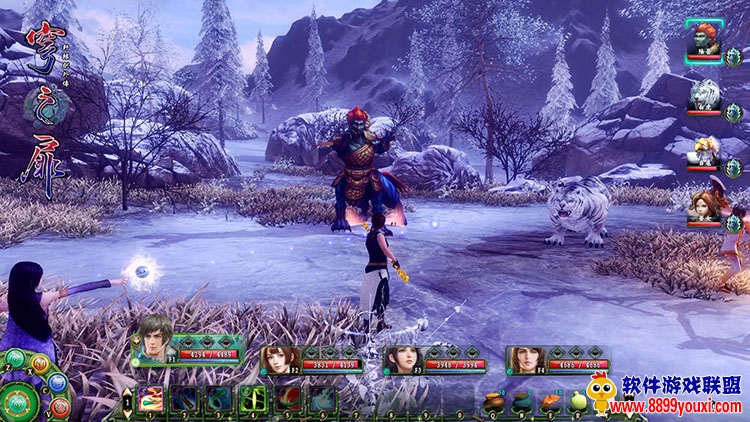
Task: Activate the red-green skill in slot 5
Action: [x=288, y=400]
